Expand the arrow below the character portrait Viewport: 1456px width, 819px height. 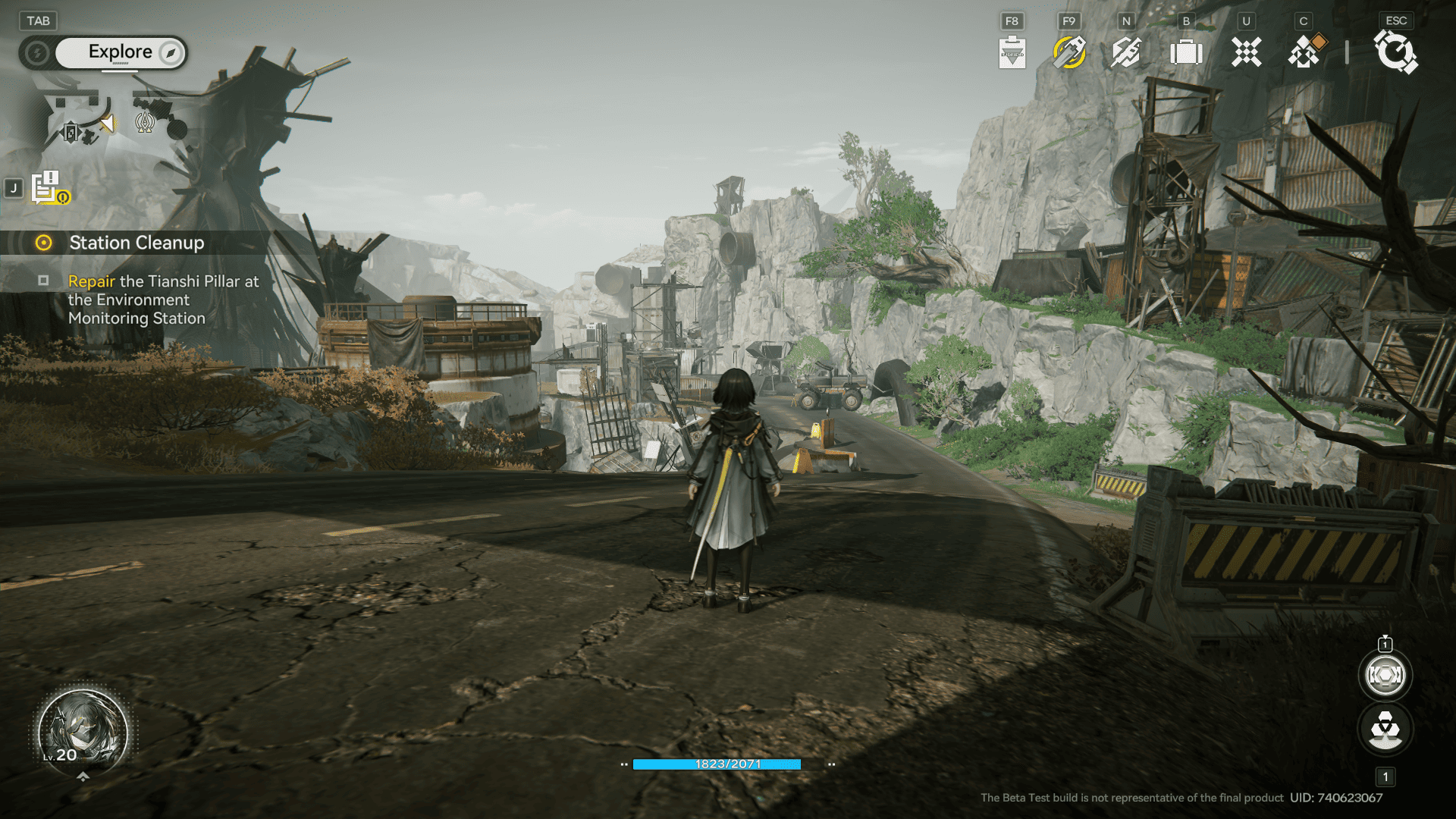click(83, 777)
